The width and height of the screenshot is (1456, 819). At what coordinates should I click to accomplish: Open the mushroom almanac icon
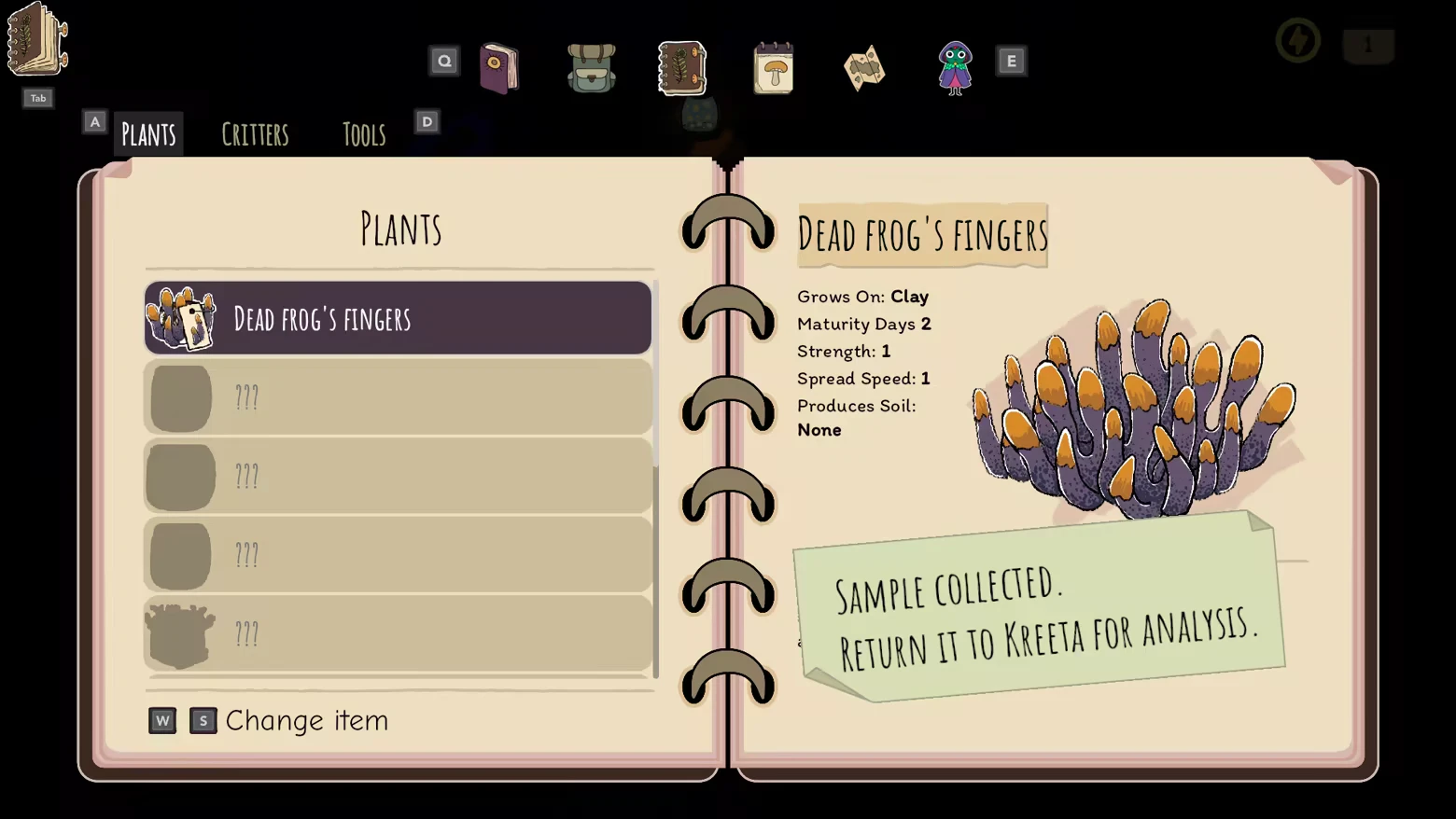pos(773,68)
